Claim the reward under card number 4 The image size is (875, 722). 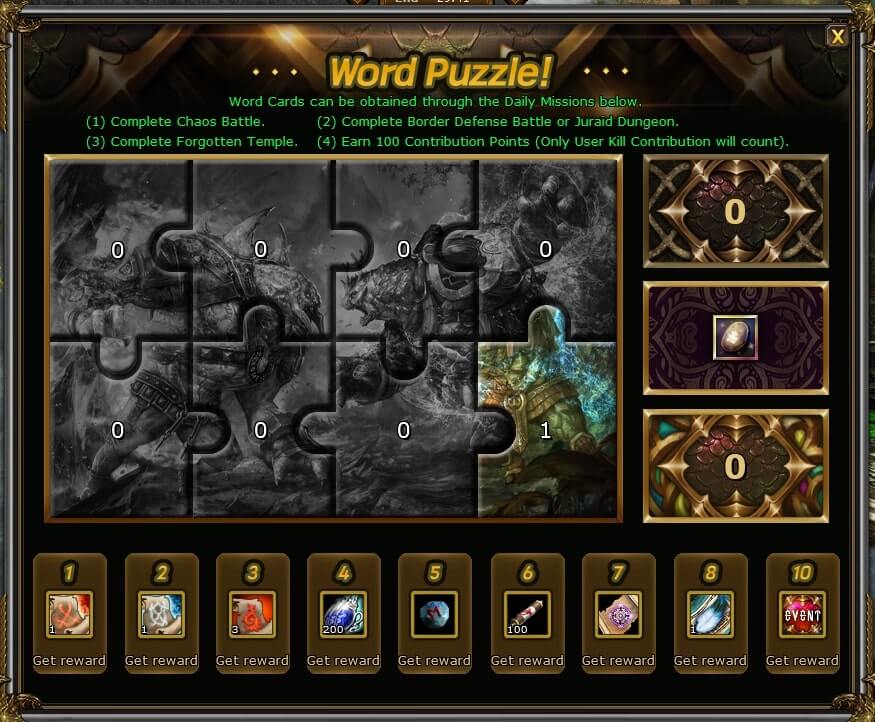(343, 660)
